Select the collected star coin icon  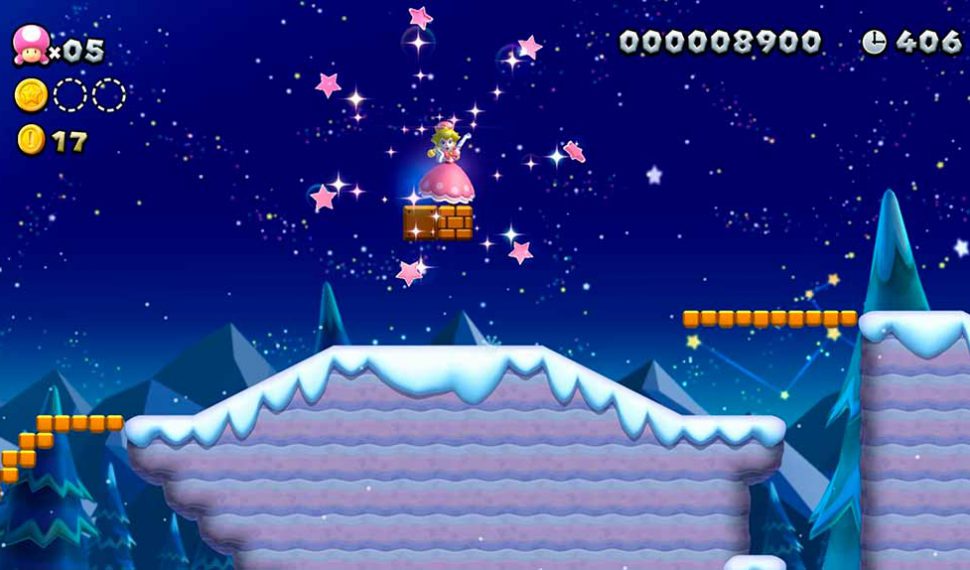click(x=31, y=95)
